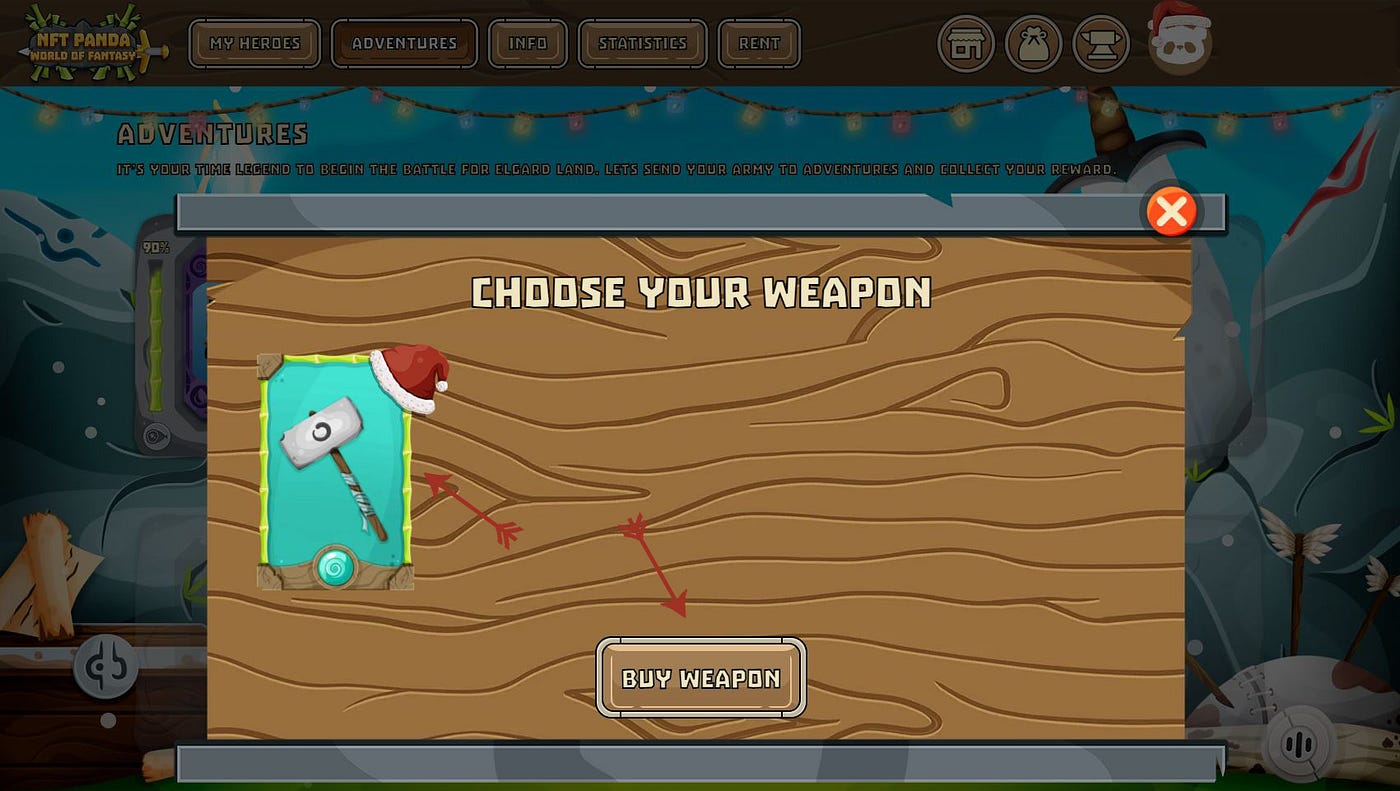Open the Info section
Image resolution: width=1400 pixels, height=791 pixels.
click(x=527, y=44)
